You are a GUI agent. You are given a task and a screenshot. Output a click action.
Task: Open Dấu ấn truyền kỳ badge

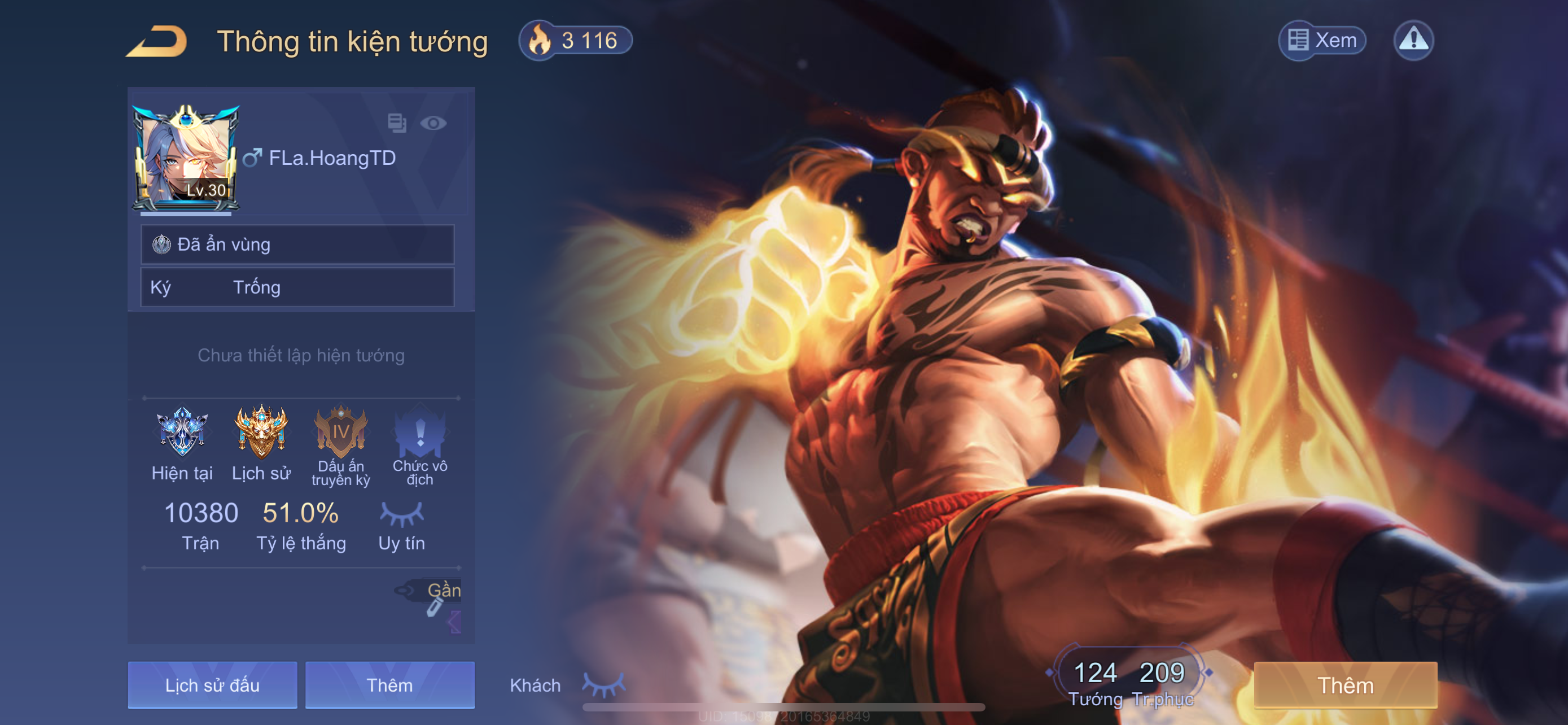pos(340,432)
